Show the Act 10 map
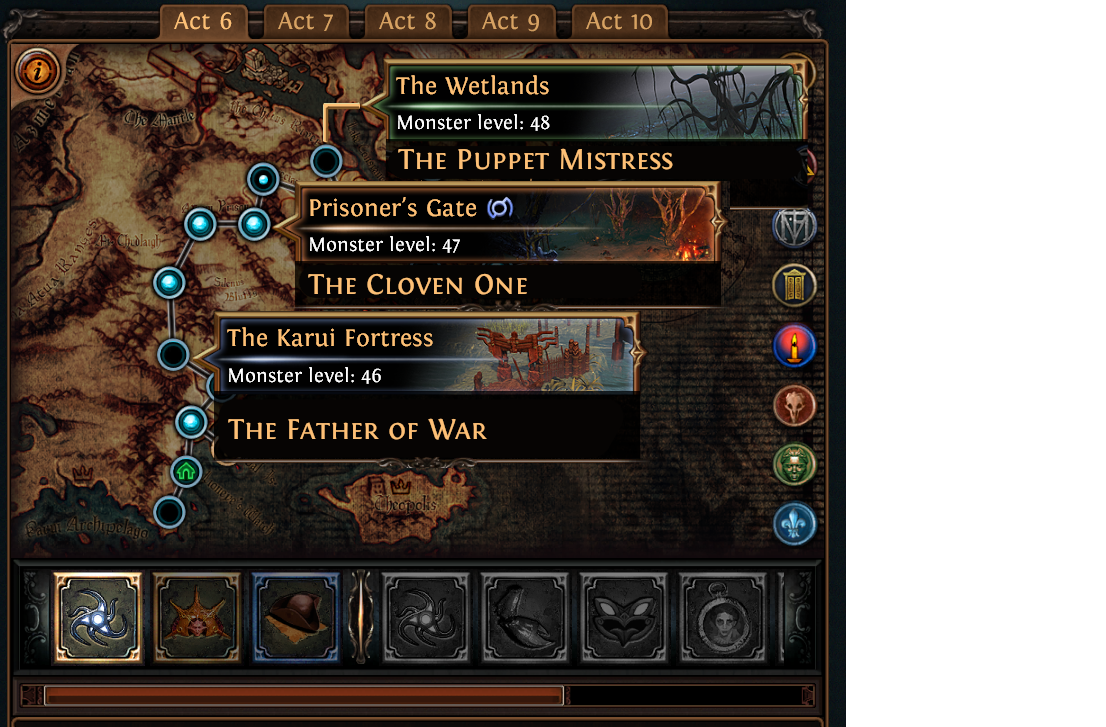This screenshot has width=1106, height=727. click(619, 22)
